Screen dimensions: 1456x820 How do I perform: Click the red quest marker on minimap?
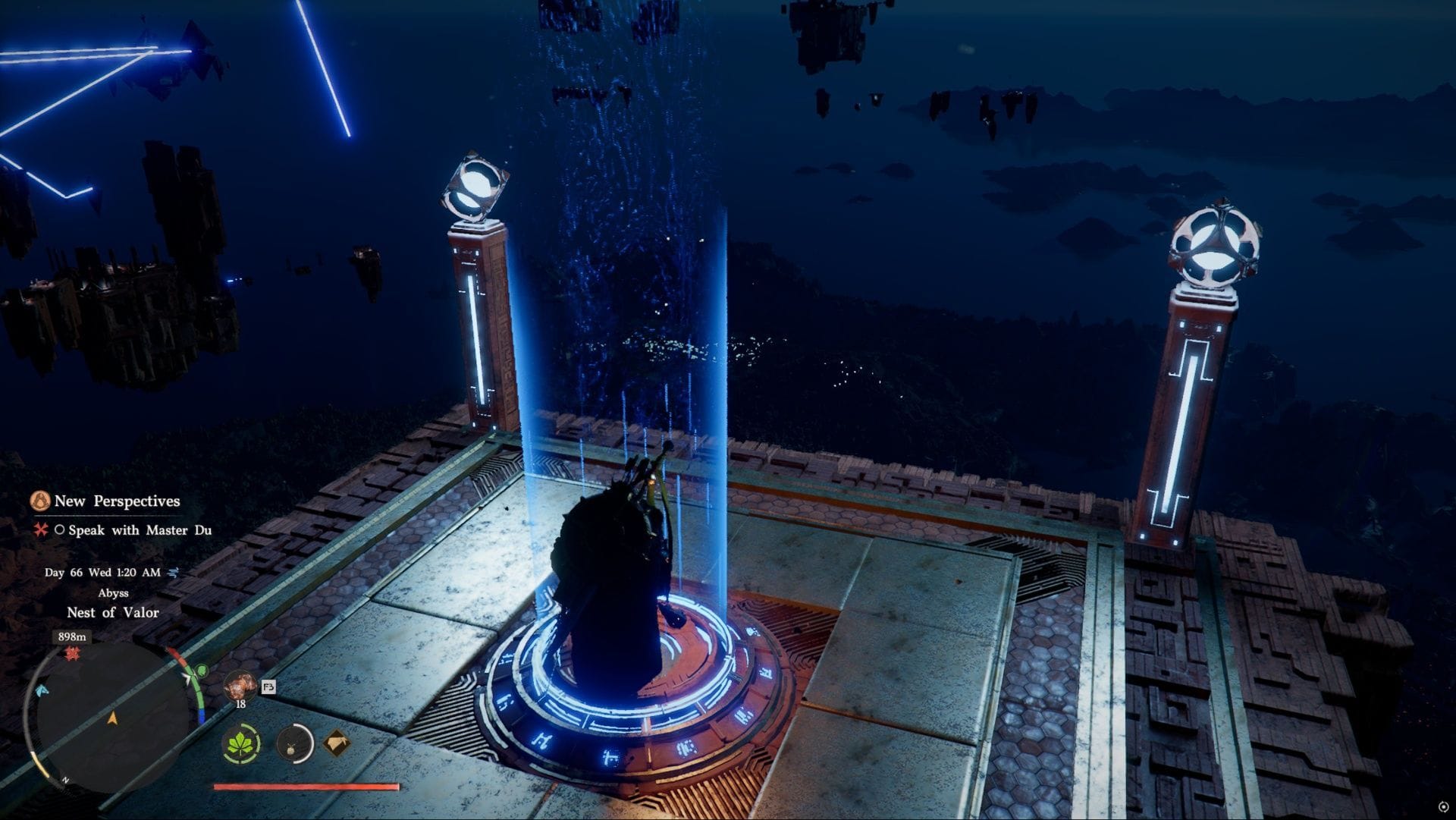[x=73, y=653]
